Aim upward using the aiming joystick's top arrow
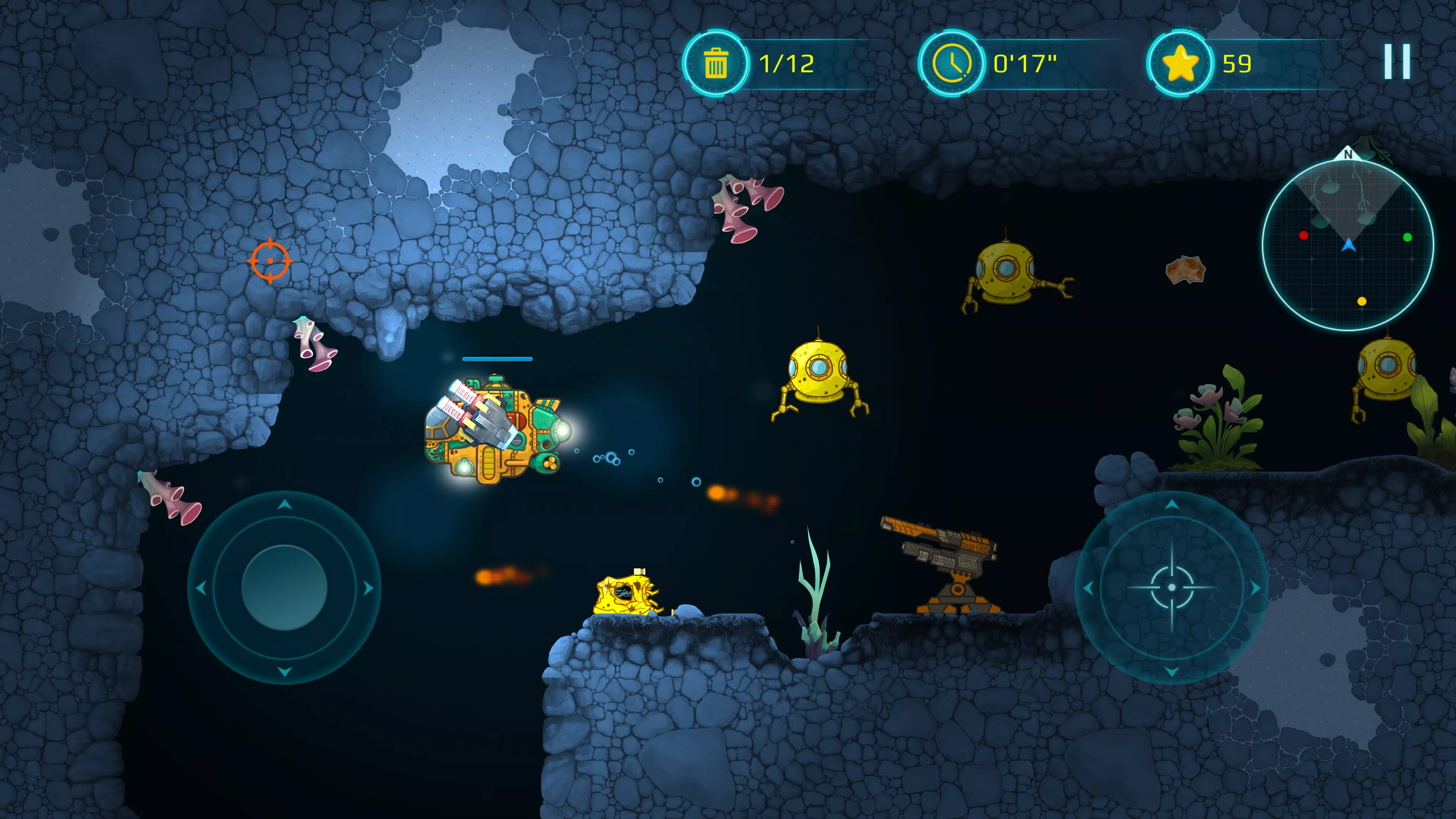This screenshot has height=819, width=1456. coord(1172,504)
